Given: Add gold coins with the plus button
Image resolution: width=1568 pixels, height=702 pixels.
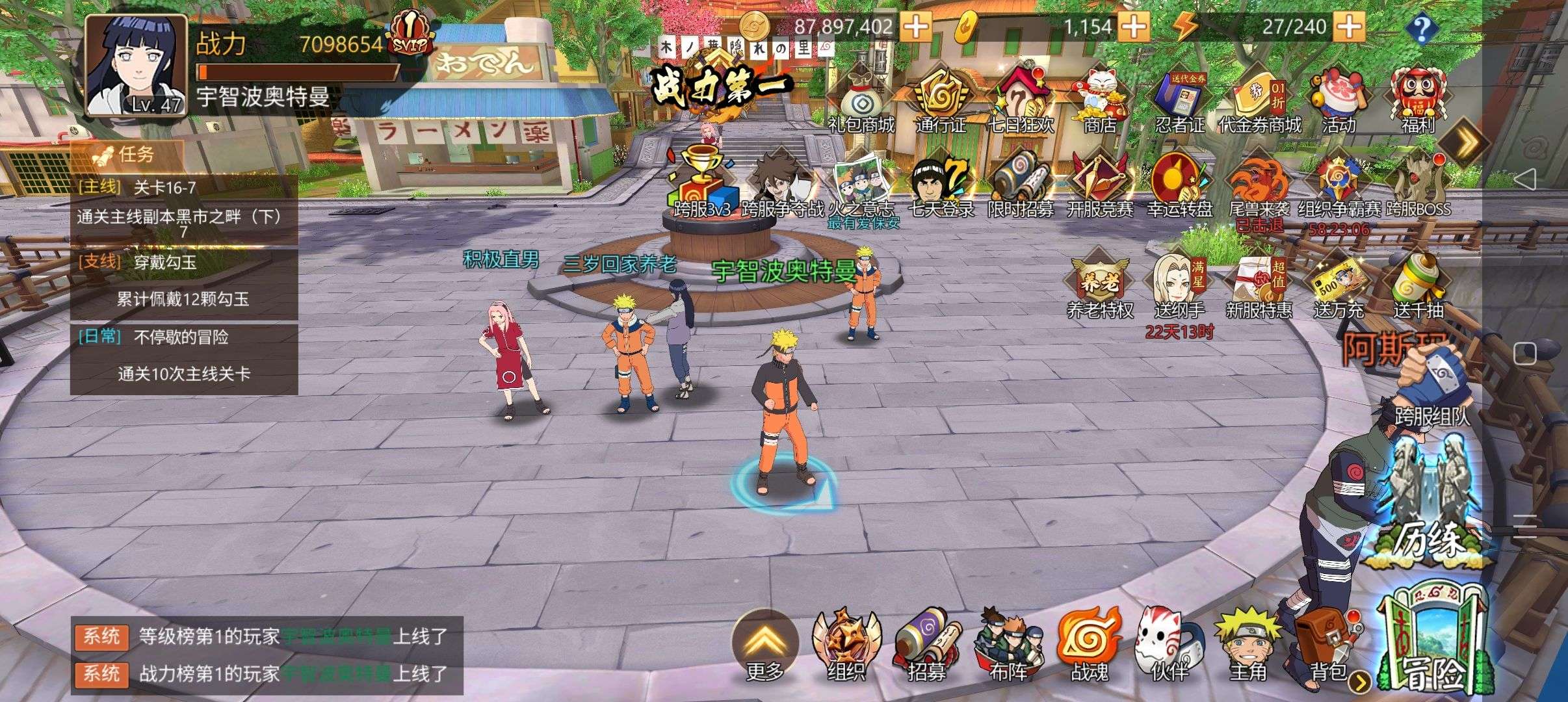Looking at the screenshot, I should [x=917, y=27].
